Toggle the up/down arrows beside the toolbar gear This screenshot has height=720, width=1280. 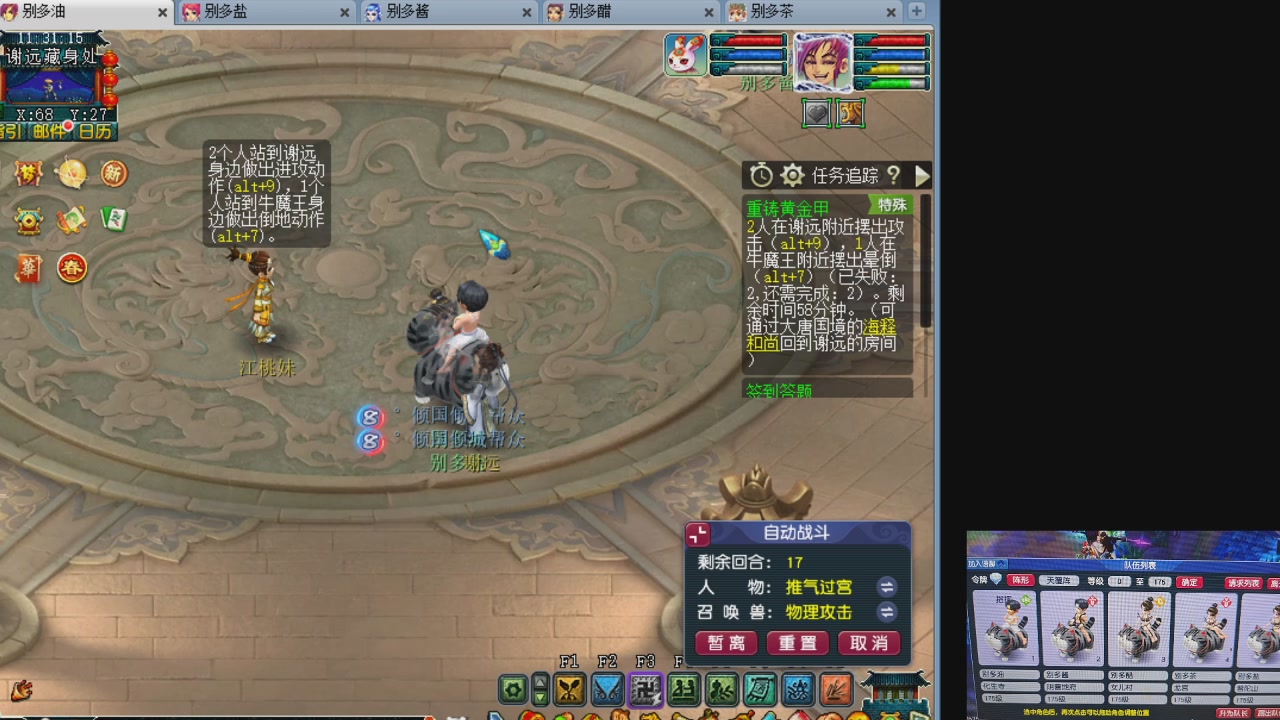click(x=541, y=690)
